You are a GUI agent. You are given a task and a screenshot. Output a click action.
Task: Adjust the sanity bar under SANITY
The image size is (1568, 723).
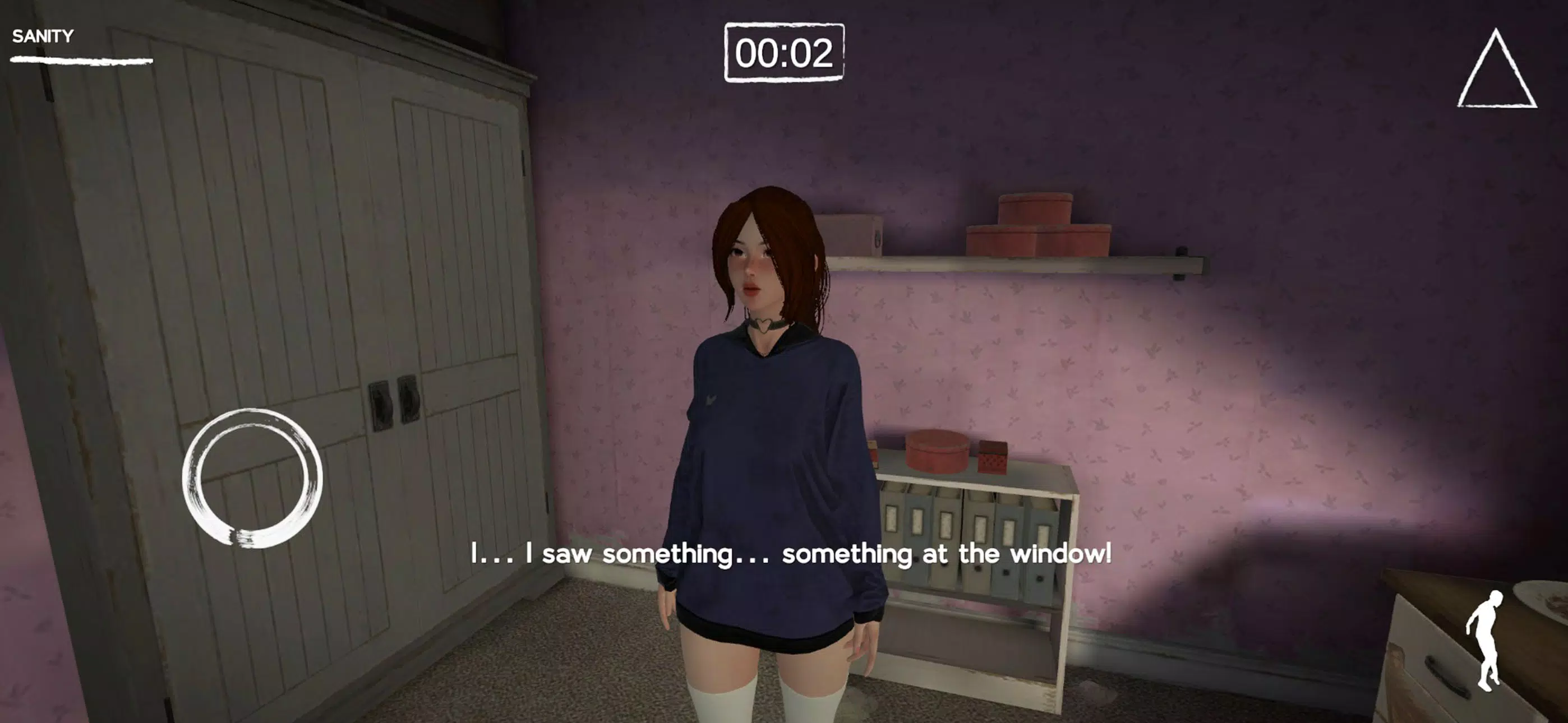tap(79, 59)
